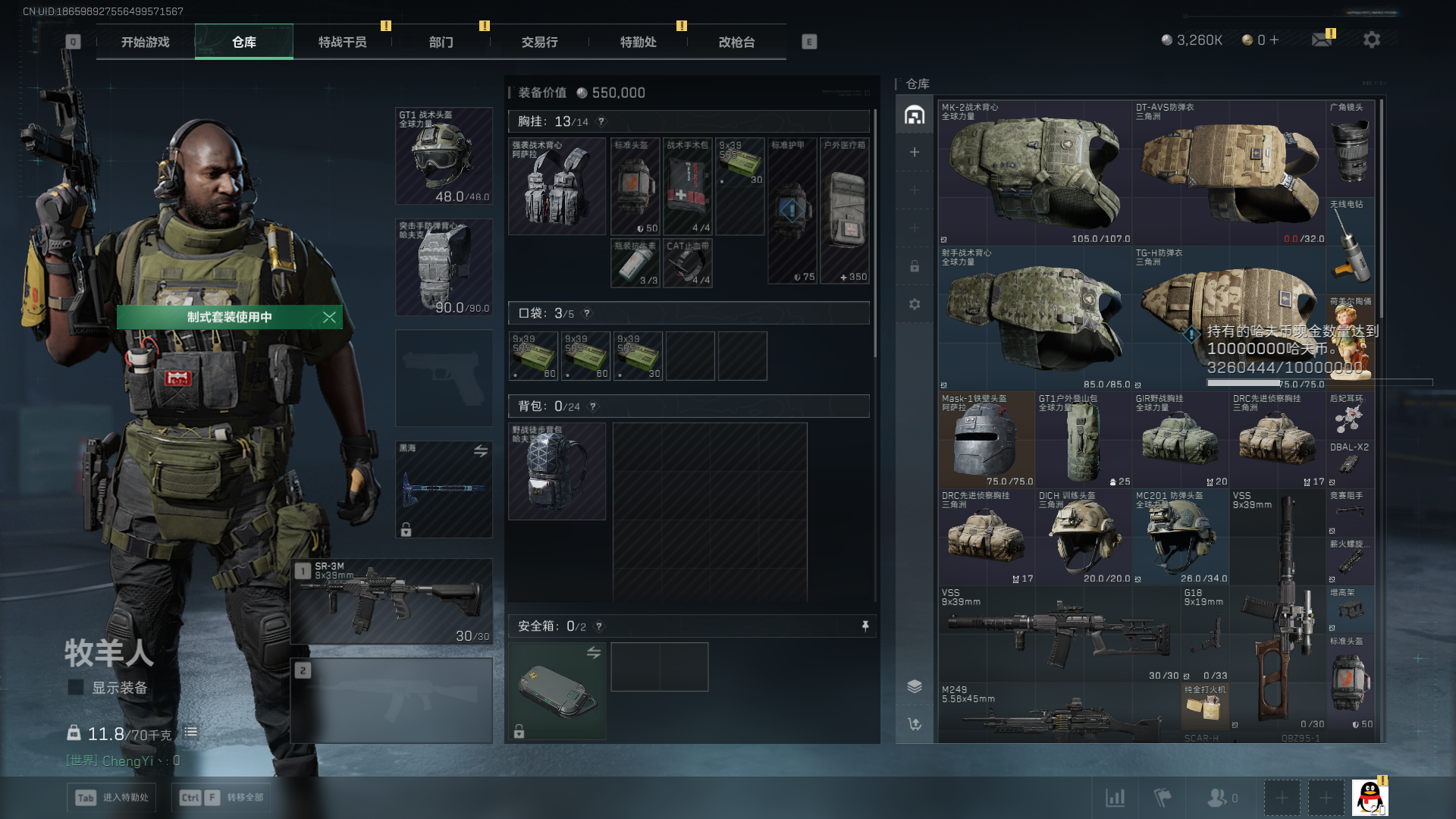The image size is (1456, 819).
Task: Select the Mask-1铁壁头盔 in the stash
Action: 987,440
